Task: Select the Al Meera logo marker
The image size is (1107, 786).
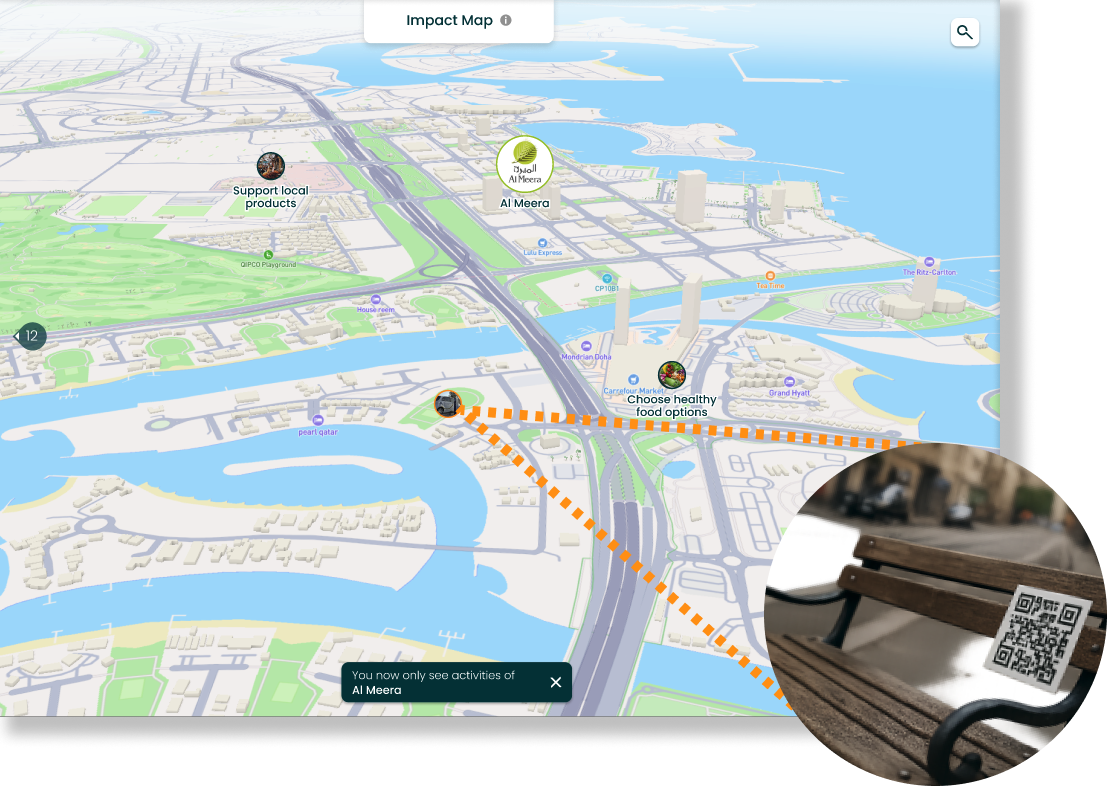Action: (x=524, y=163)
